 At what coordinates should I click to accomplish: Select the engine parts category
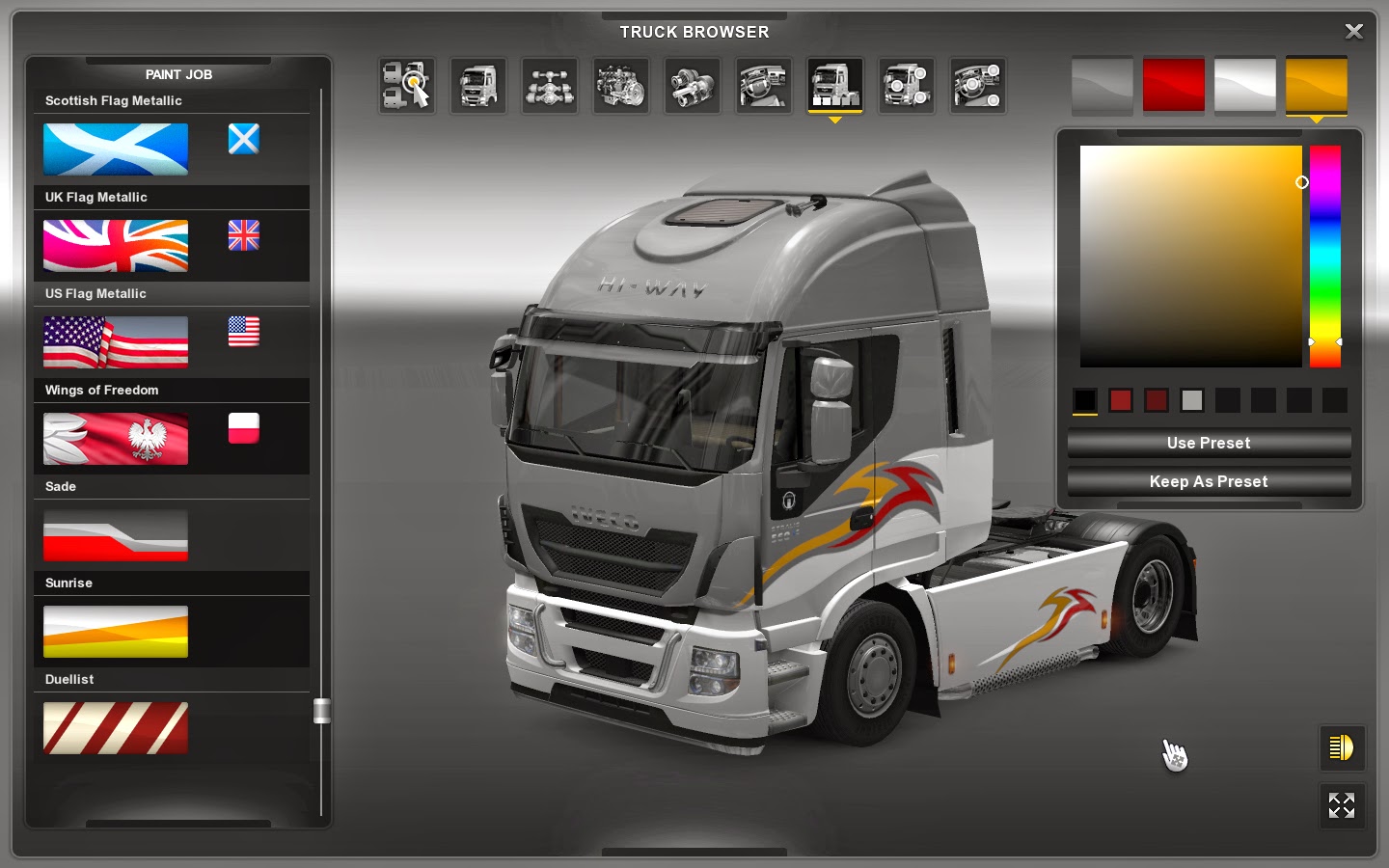tap(620, 86)
